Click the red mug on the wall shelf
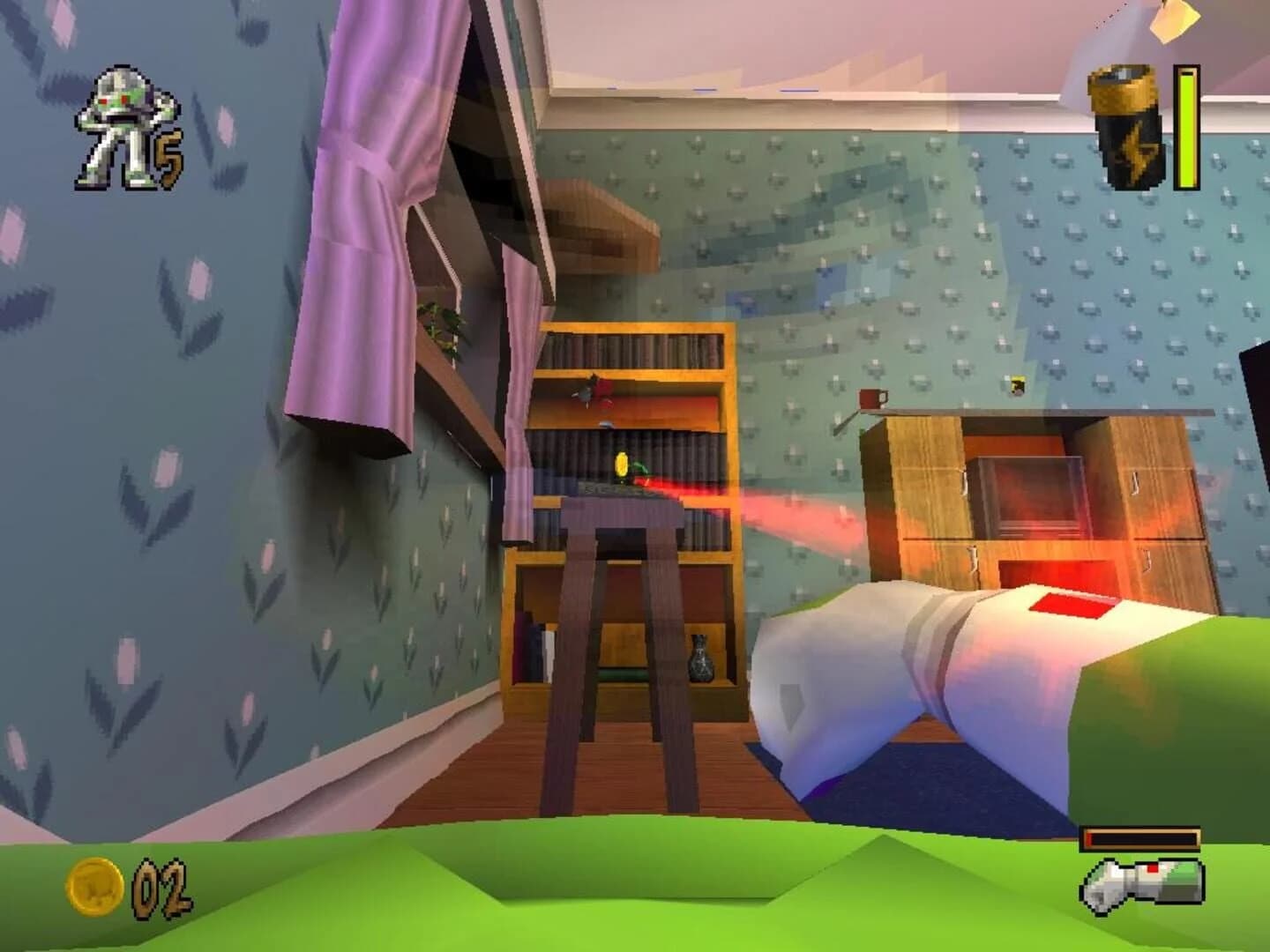Image resolution: width=1270 pixels, height=952 pixels. point(869,398)
